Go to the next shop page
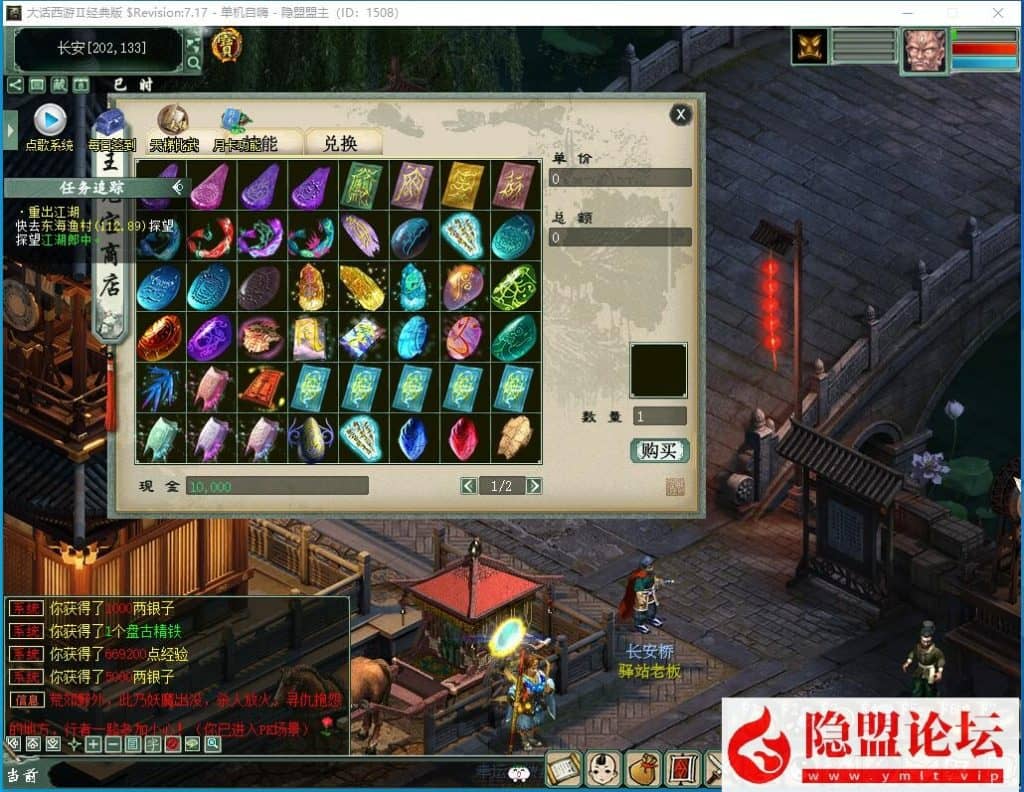Screen dimensions: 1024x792 click(534, 486)
